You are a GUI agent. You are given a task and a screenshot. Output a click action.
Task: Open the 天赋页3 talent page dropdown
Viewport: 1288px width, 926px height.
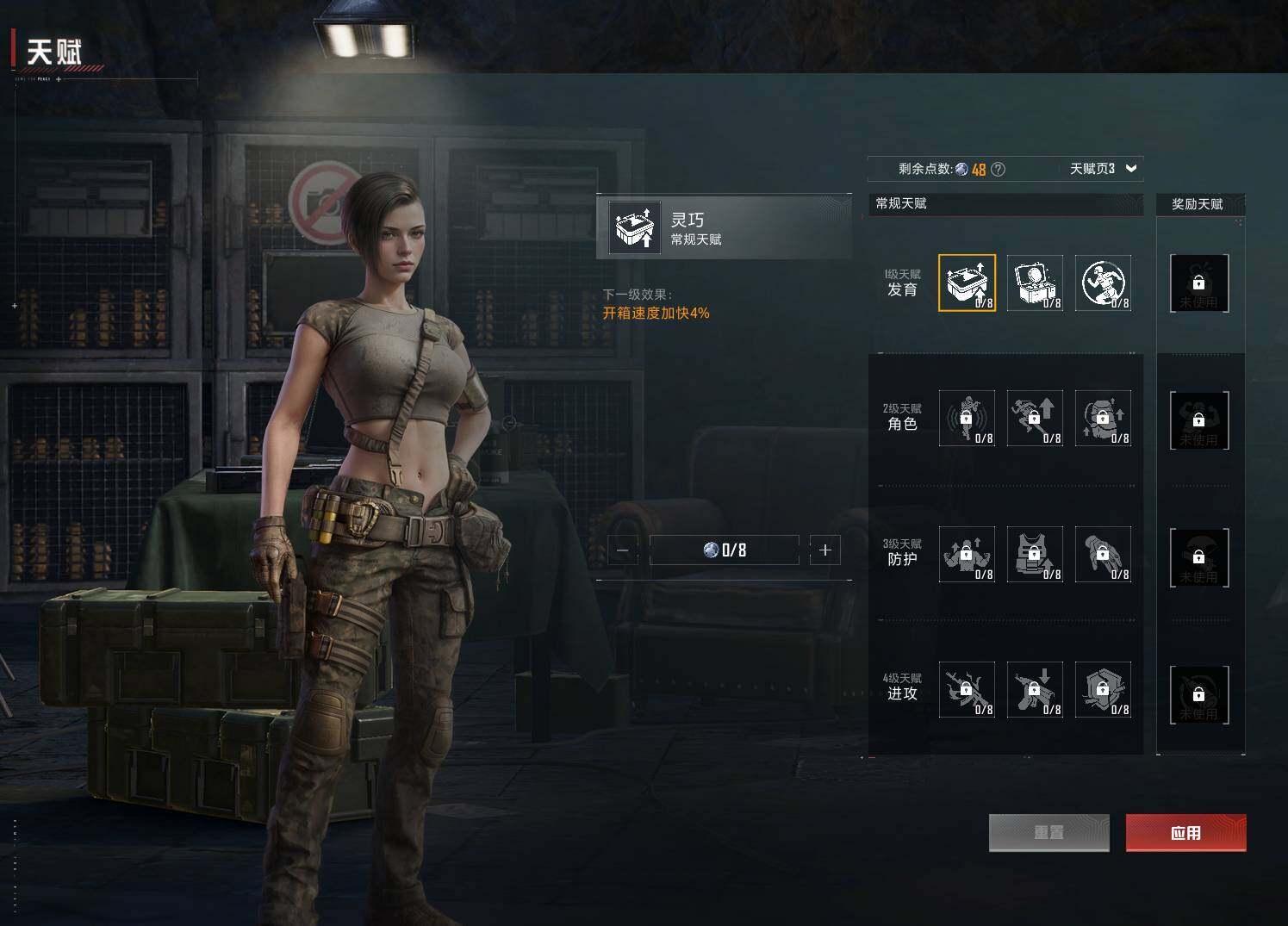click(1104, 169)
